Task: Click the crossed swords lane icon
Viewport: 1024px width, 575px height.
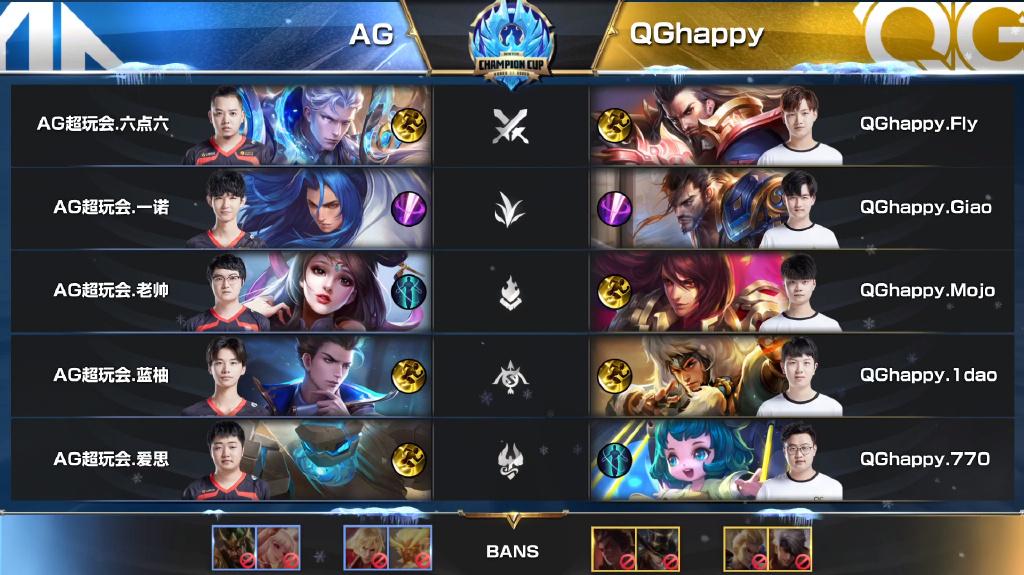Action: (x=511, y=126)
